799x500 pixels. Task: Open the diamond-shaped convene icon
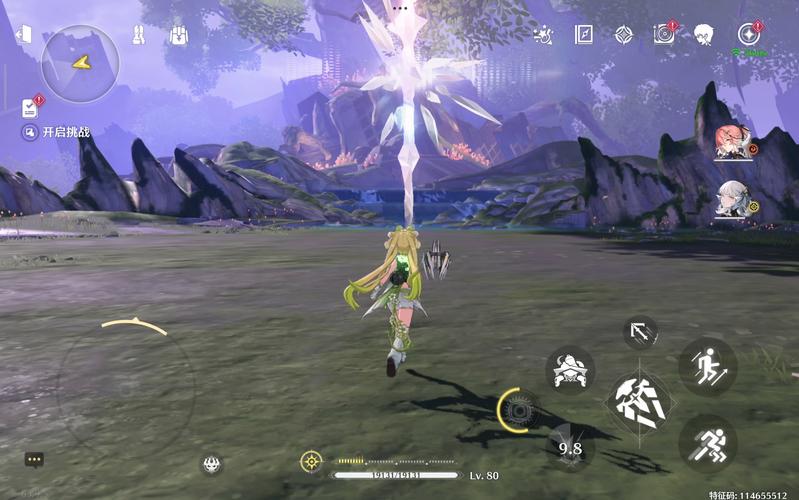(624, 35)
